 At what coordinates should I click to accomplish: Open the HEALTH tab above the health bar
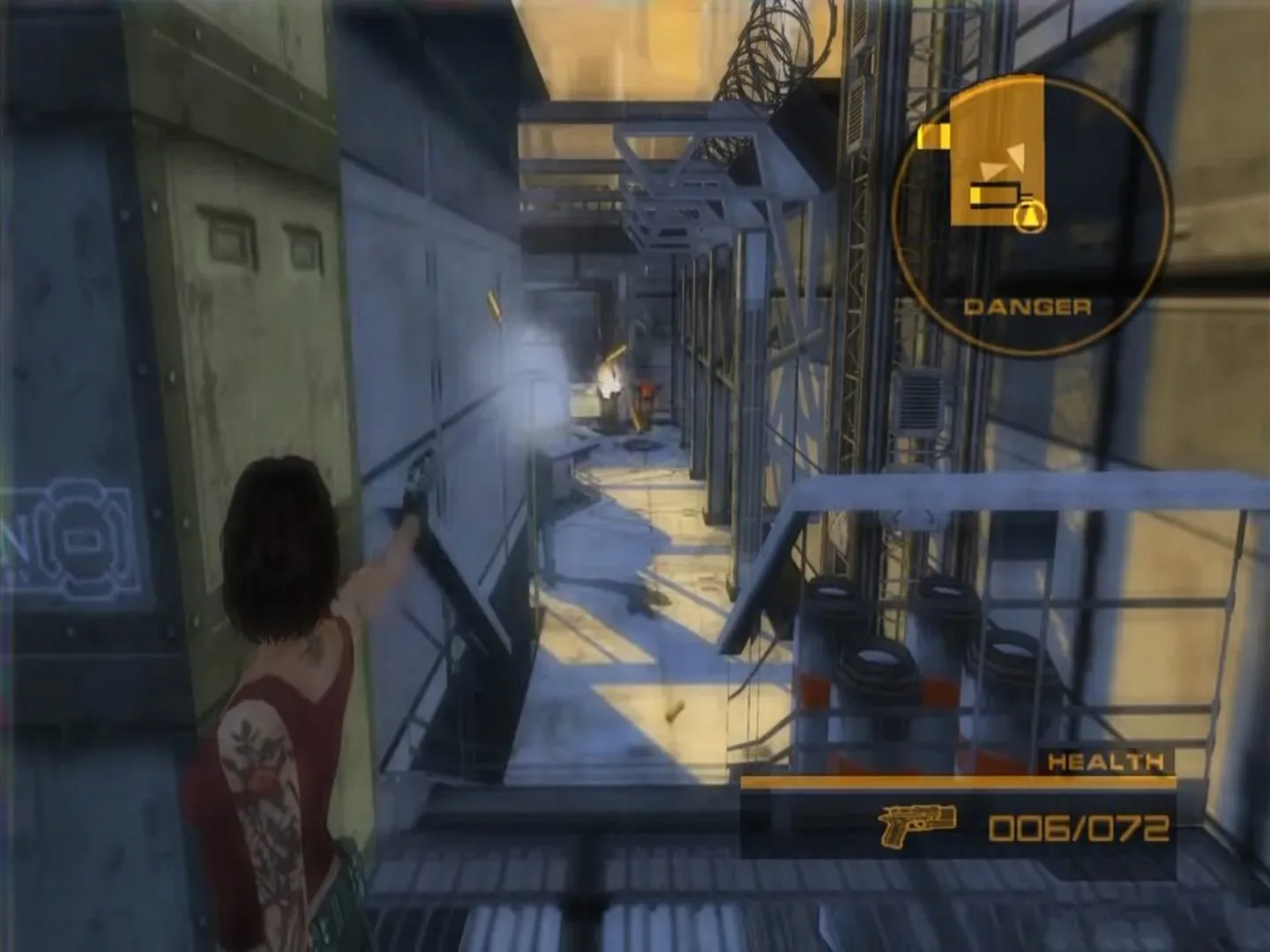point(1105,760)
